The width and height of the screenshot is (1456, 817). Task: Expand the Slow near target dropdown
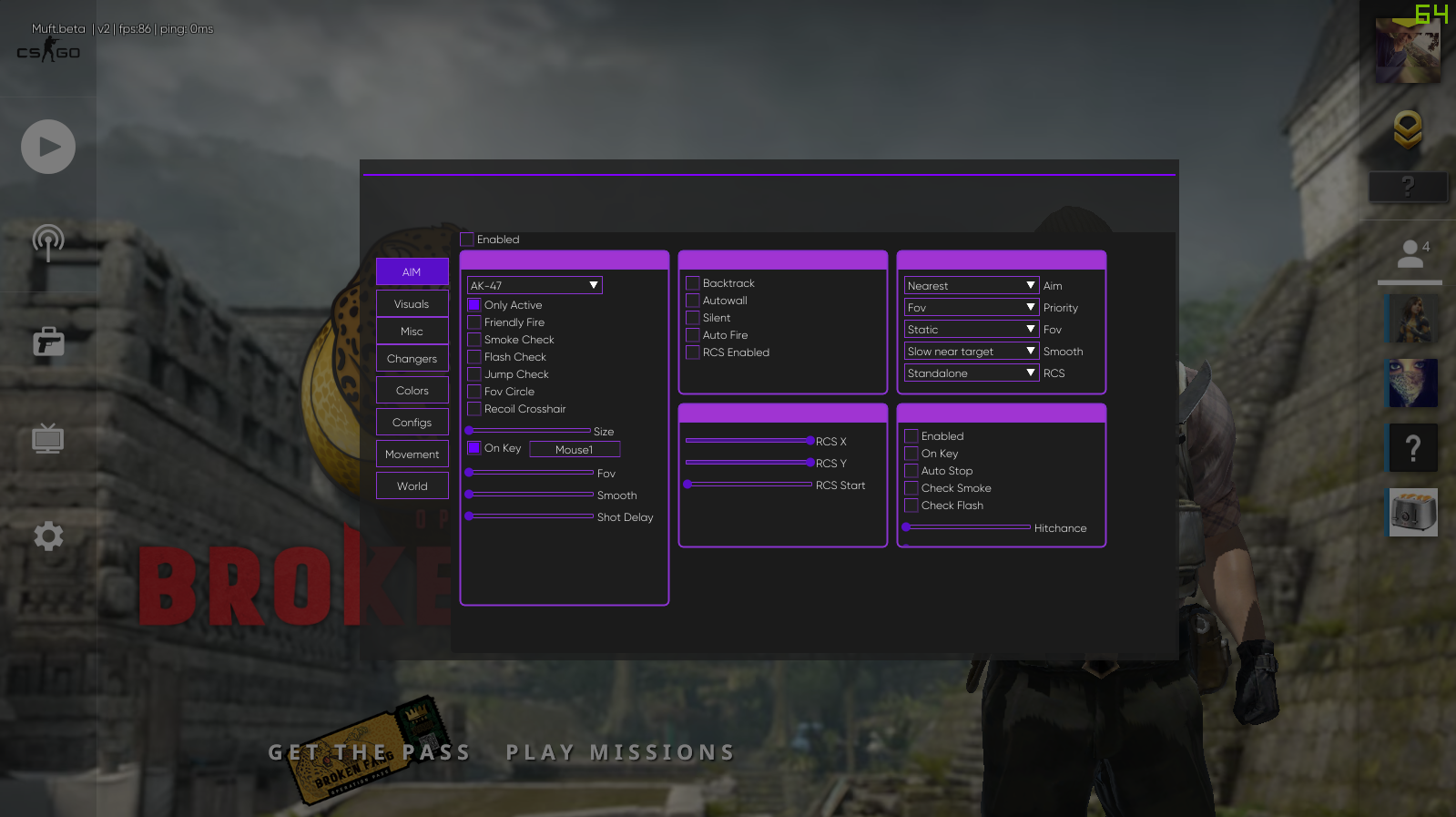971,352
